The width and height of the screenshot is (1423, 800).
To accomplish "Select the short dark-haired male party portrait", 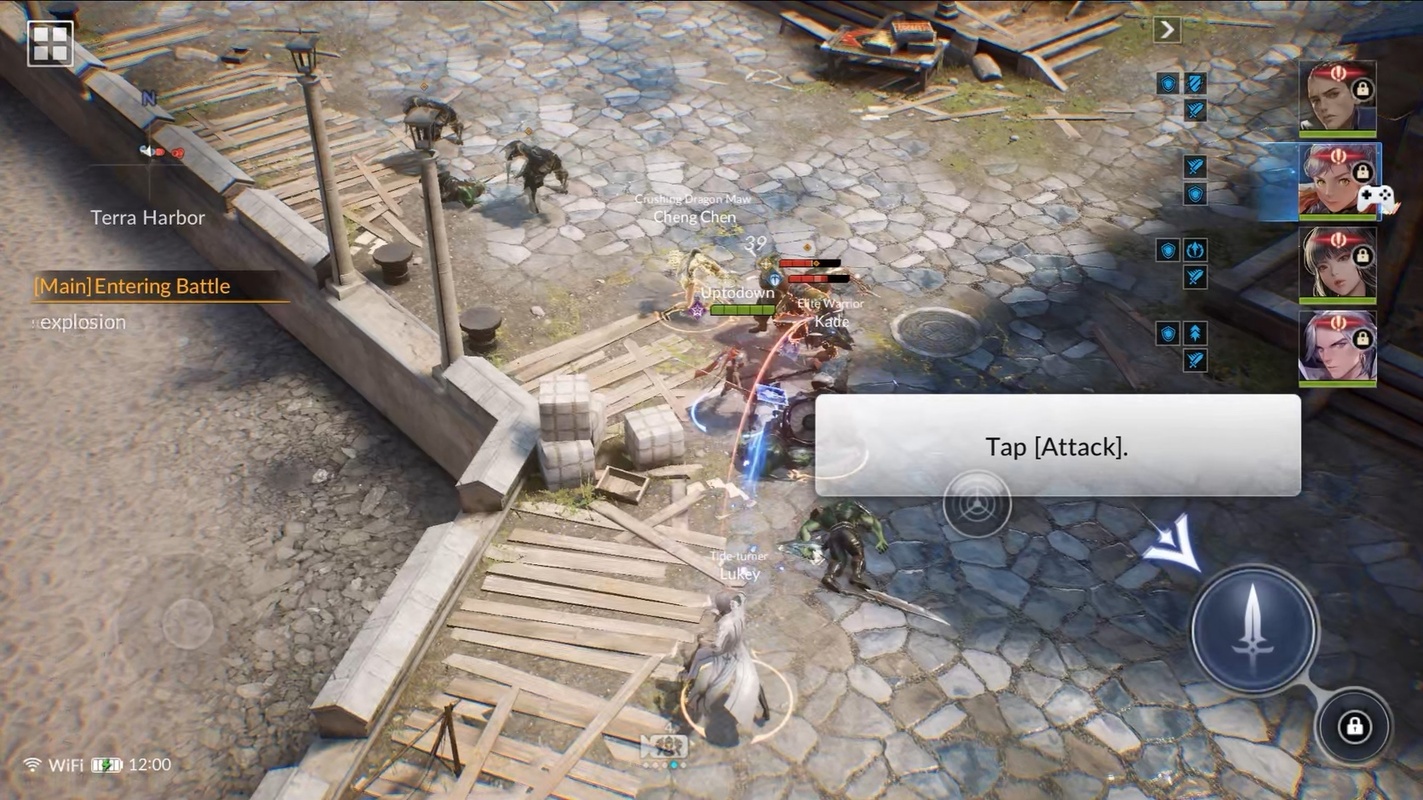I will coord(1337,97).
